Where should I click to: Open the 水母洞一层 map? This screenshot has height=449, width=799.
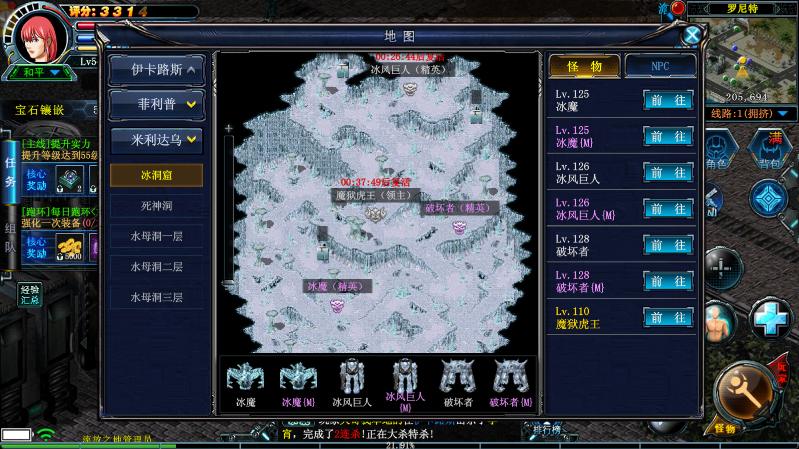pos(155,237)
